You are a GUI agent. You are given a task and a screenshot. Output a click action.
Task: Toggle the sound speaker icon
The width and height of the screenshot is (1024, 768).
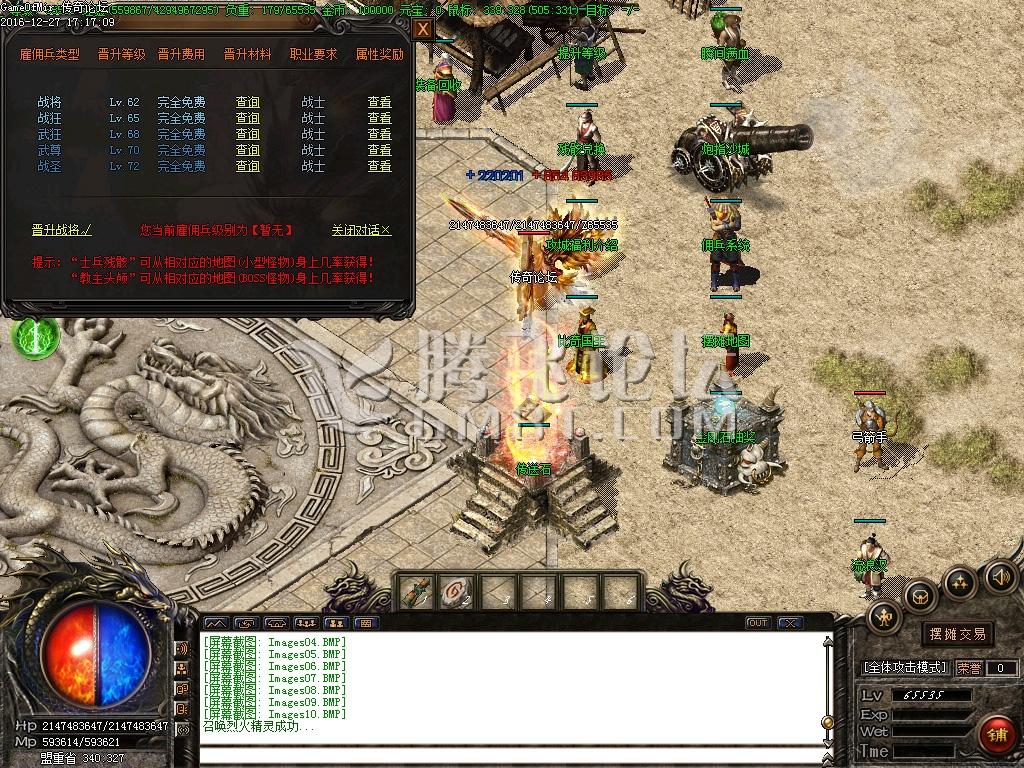[x=1000, y=575]
